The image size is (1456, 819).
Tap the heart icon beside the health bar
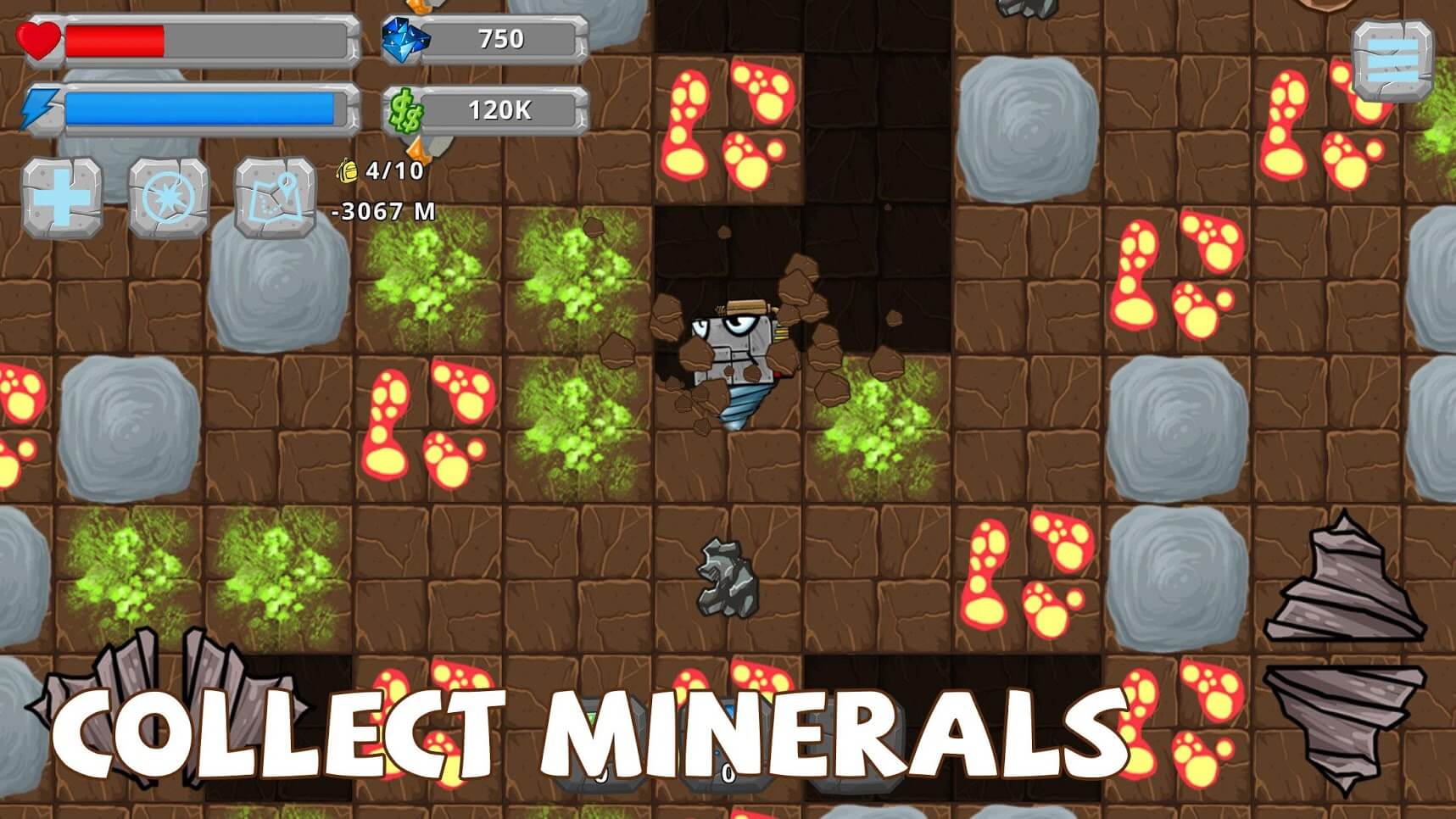coord(40,40)
